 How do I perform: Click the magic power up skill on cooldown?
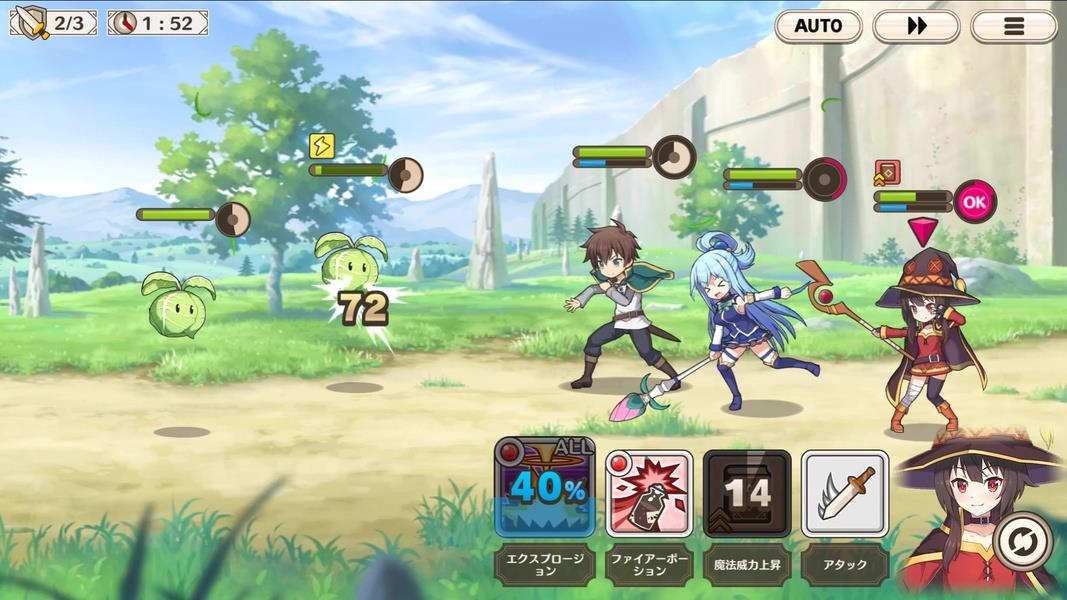click(x=747, y=493)
